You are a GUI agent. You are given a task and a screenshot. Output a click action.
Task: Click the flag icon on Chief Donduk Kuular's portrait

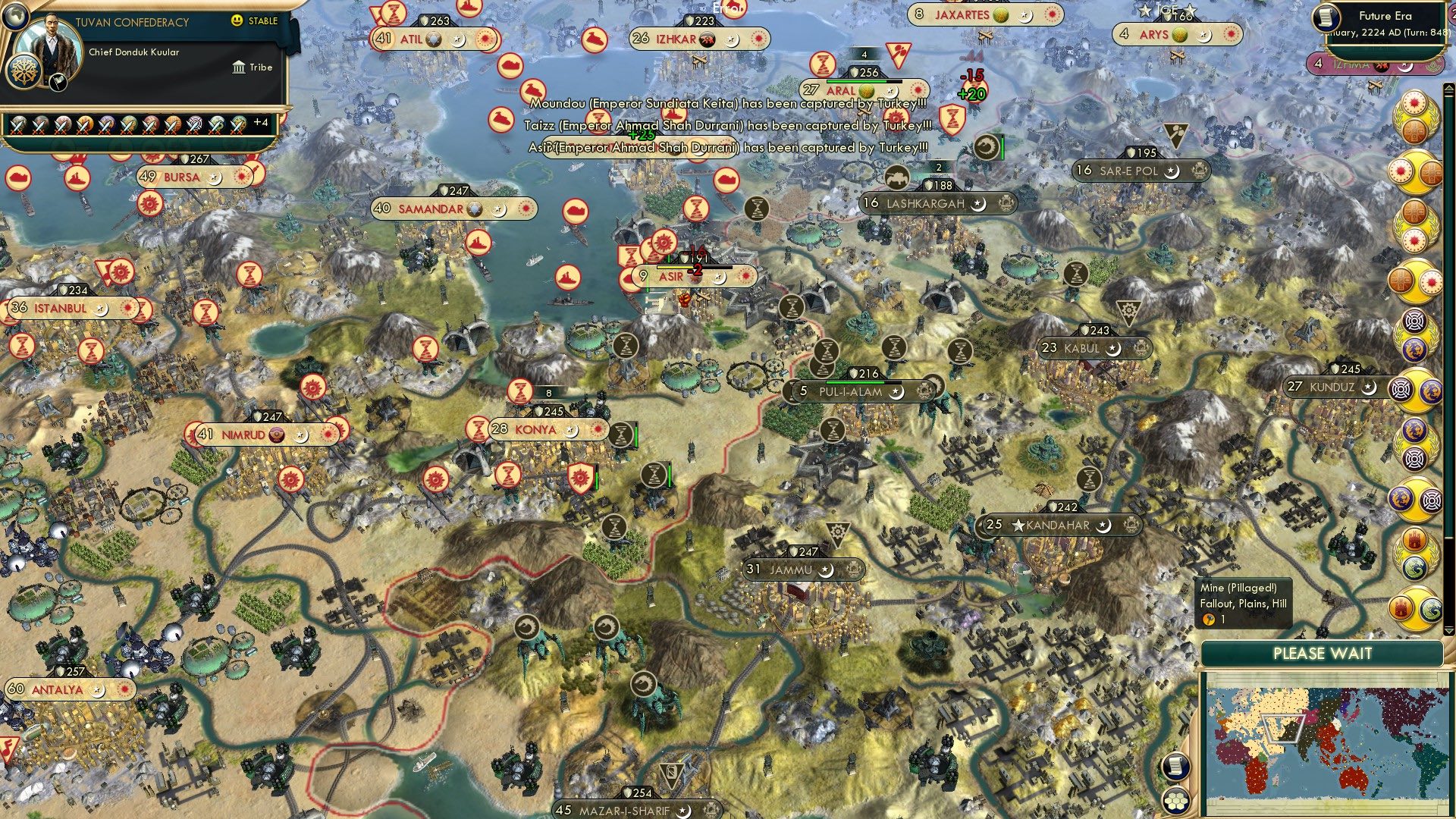point(58,83)
